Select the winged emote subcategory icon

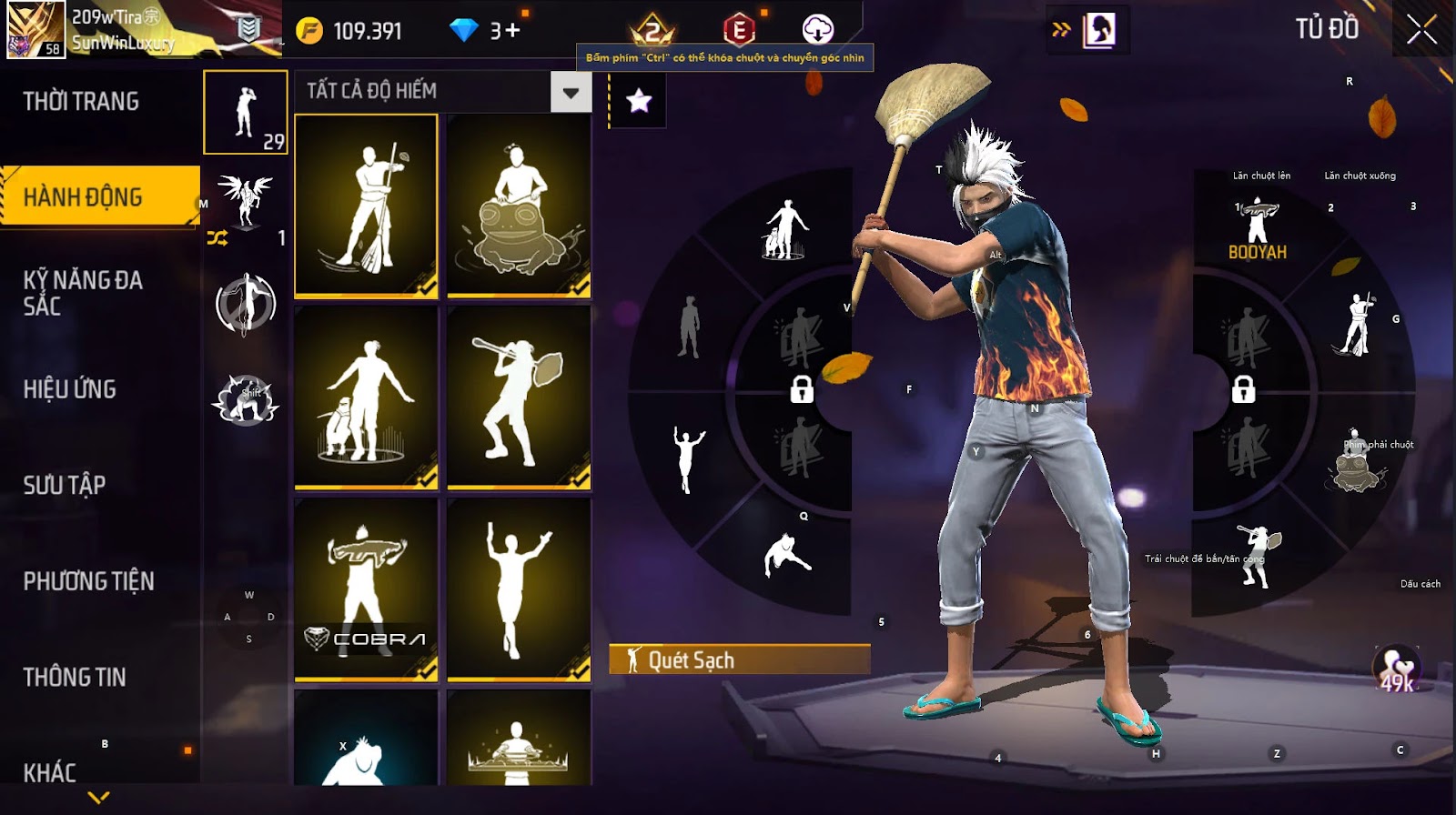coord(245,200)
